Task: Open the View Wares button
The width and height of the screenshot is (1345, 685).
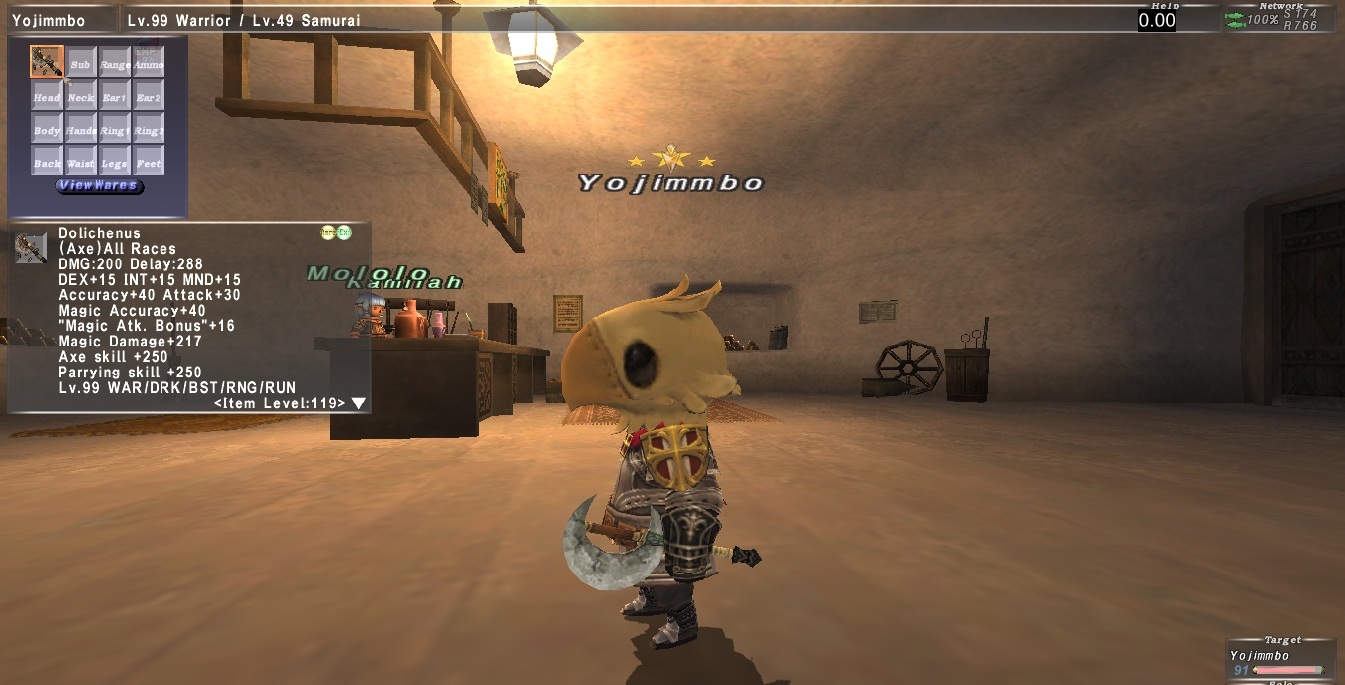Action: [99, 185]
